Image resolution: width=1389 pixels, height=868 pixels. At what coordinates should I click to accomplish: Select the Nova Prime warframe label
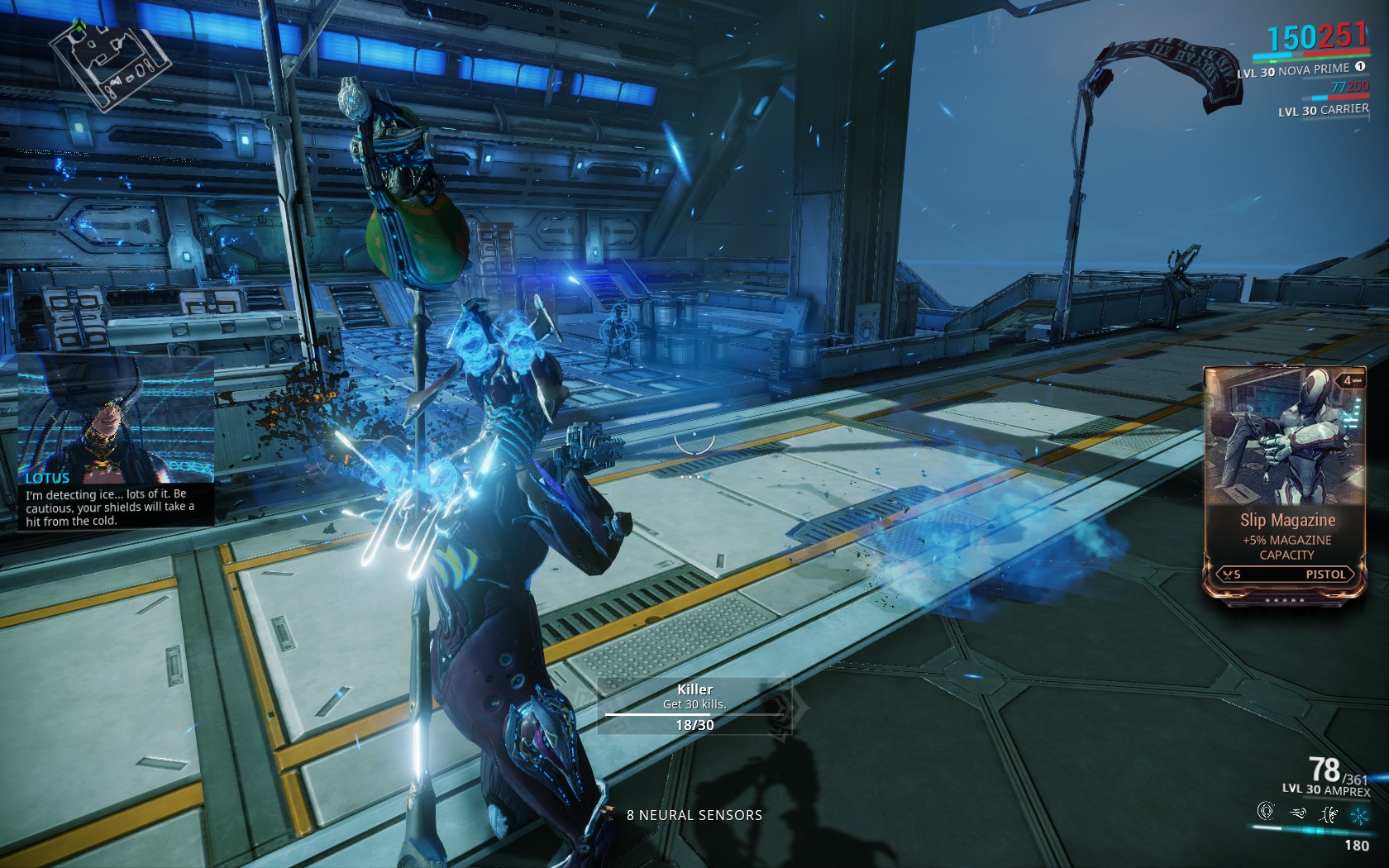1313,71
